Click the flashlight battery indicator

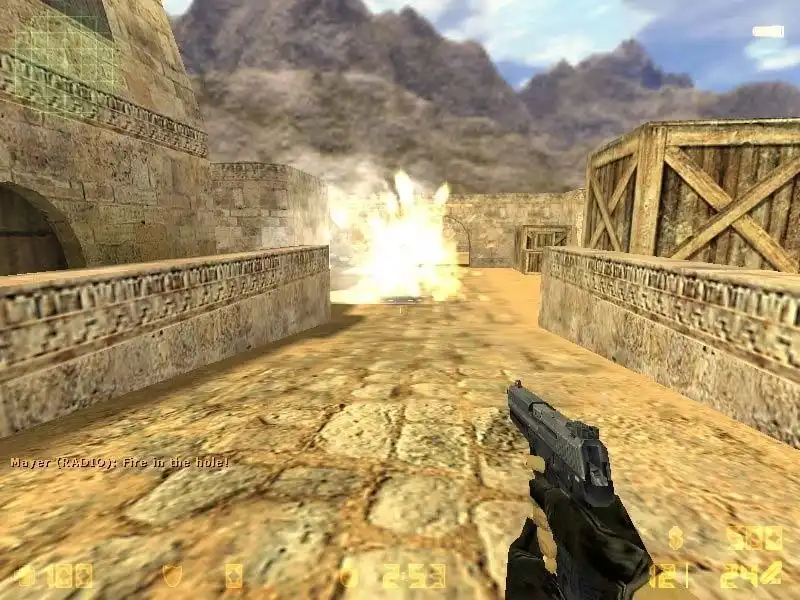coord(768,32)
